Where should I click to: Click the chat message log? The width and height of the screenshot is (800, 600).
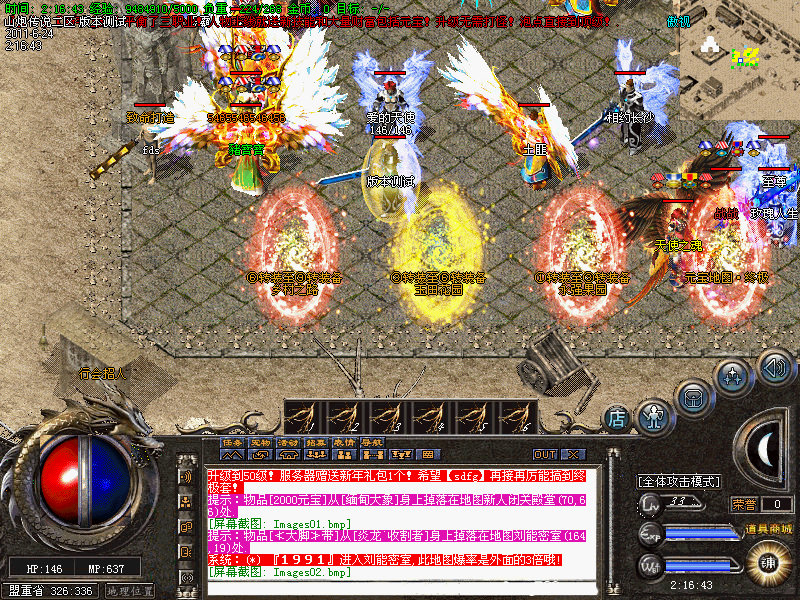[400, 522]
